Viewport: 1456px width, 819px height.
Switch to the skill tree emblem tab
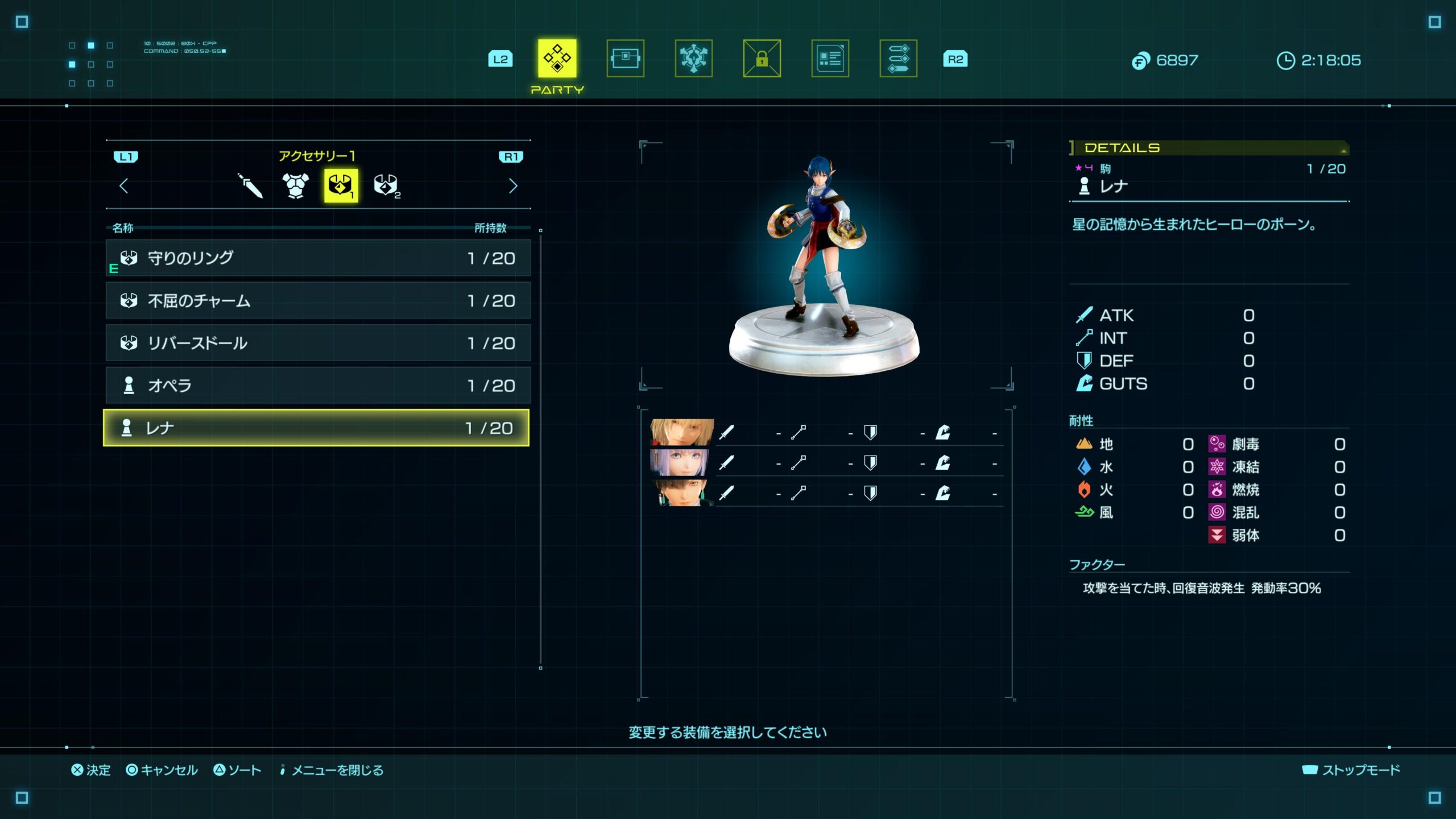point(693,58)
